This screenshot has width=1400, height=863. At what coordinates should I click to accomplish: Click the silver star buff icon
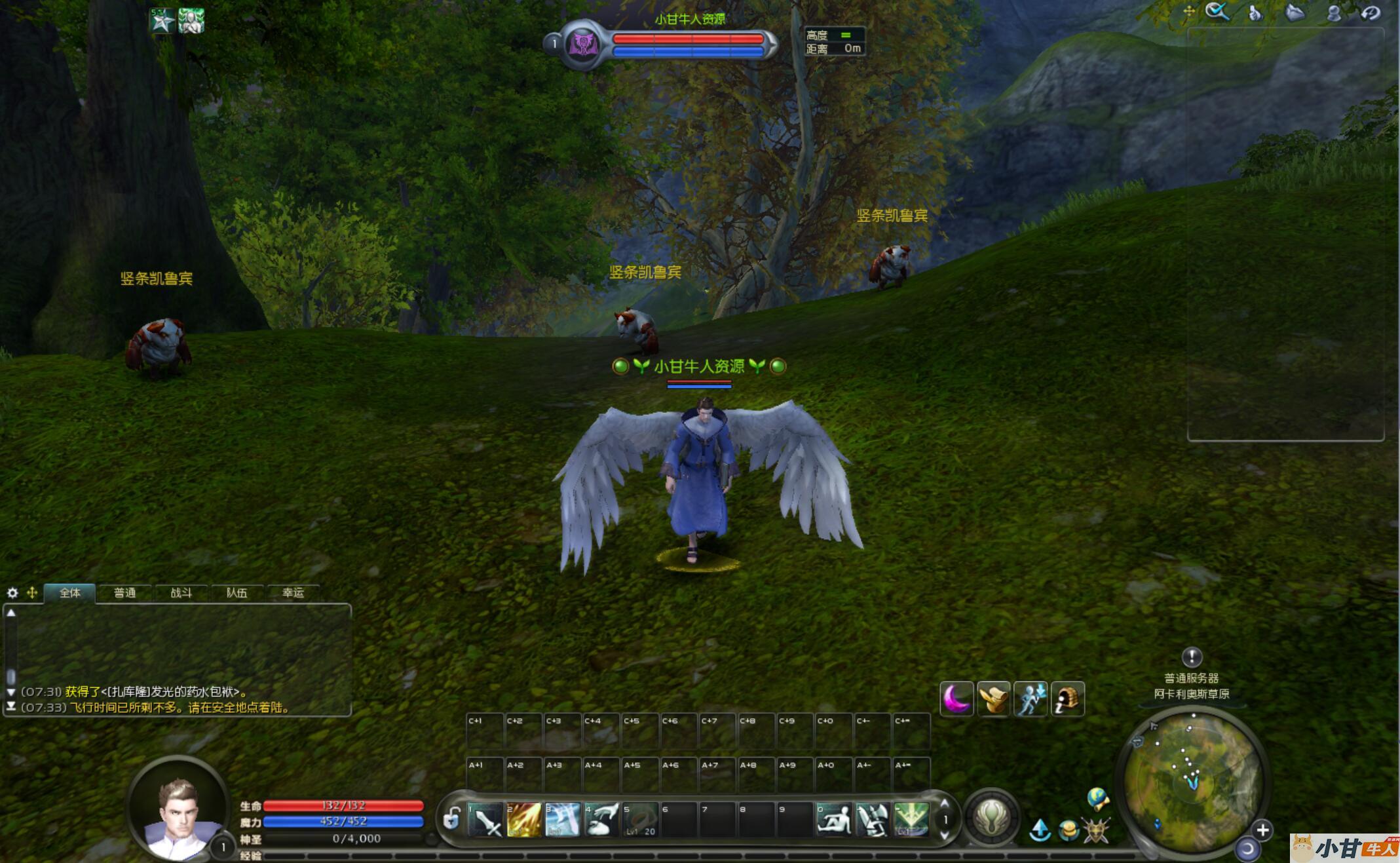(162, 21)
